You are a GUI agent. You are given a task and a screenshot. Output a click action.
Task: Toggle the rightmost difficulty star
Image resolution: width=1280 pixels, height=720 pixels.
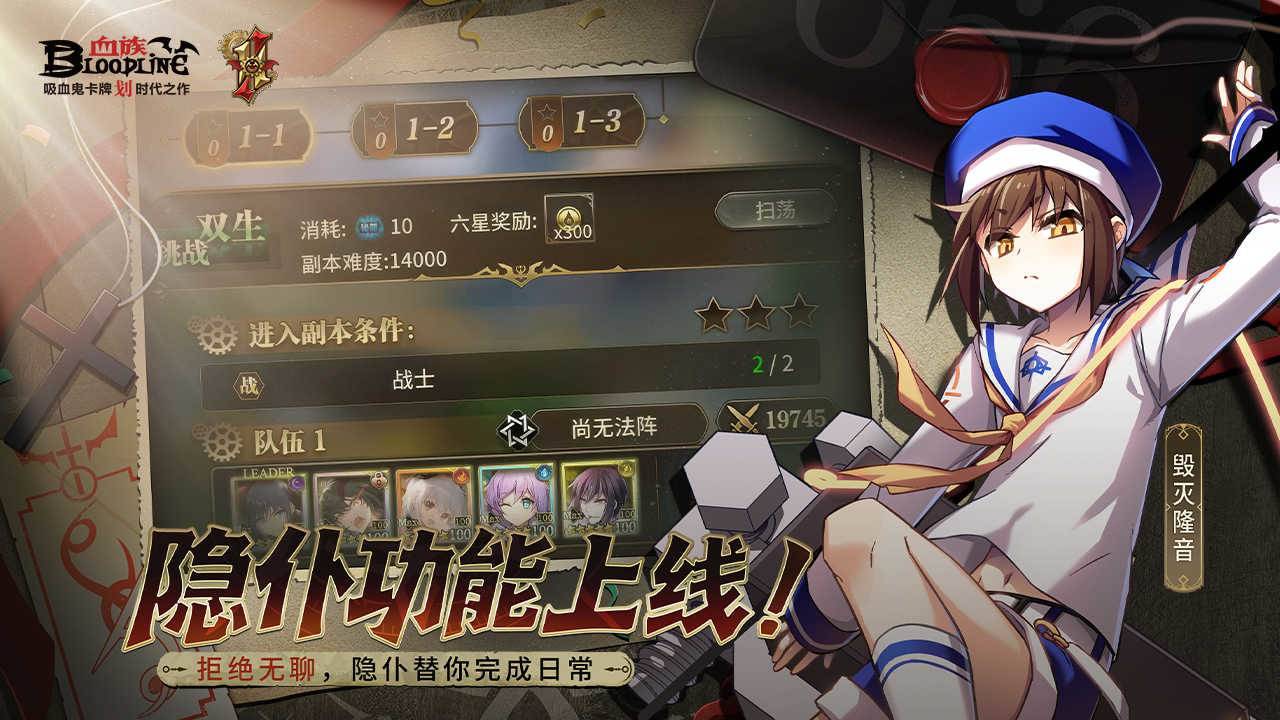tap(798, 312)
